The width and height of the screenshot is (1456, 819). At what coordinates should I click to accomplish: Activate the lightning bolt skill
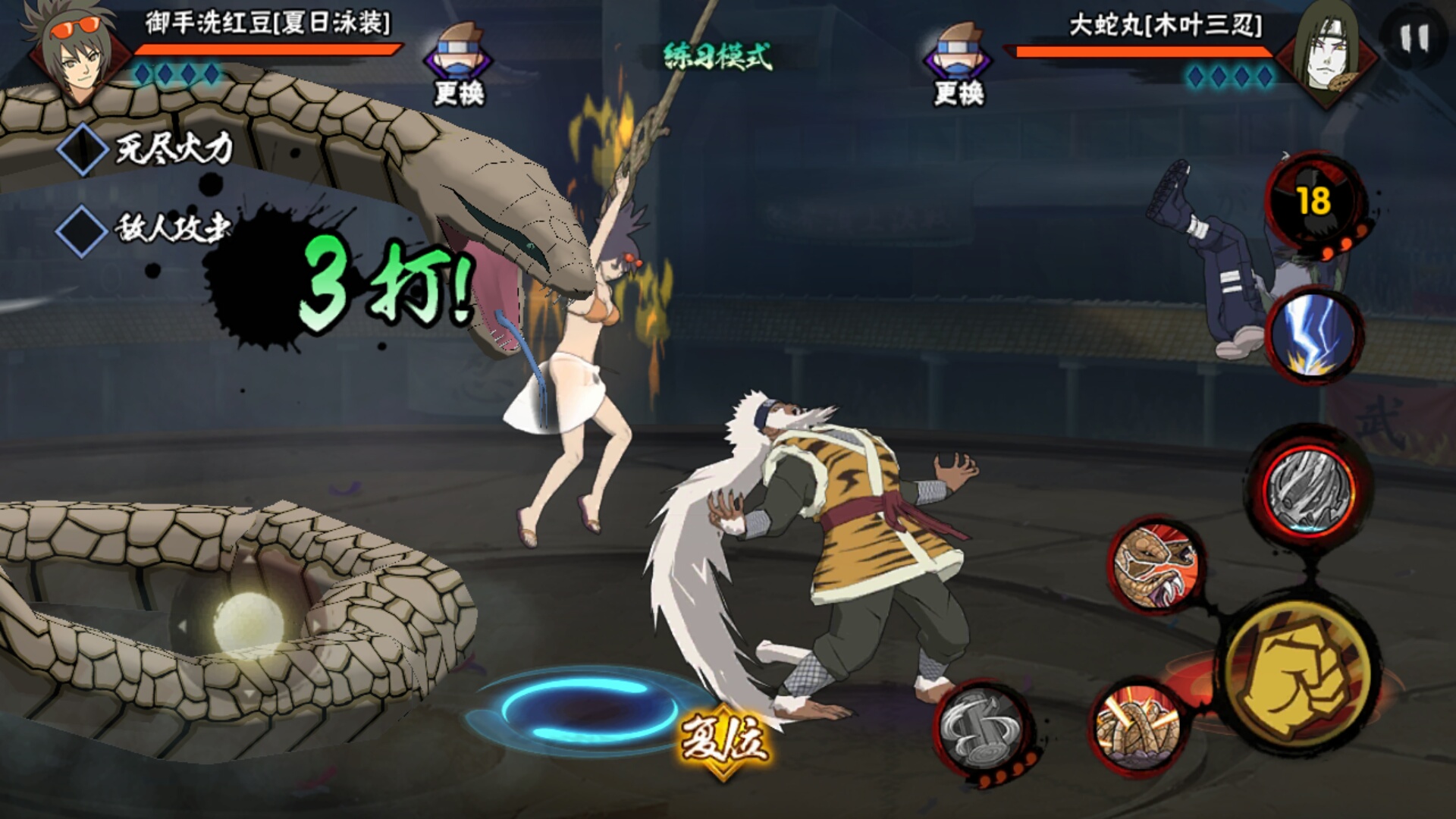tap(1313, 335)
